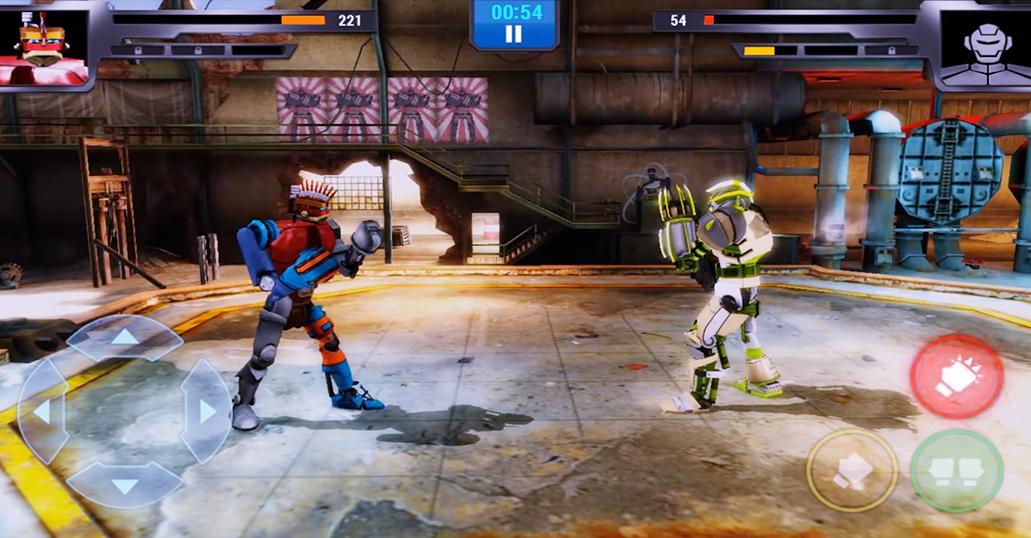1031x538 pixels.
Task: Tap the up arrow on the d-pad
Action: pyautogui.click(x=124, y=337)
